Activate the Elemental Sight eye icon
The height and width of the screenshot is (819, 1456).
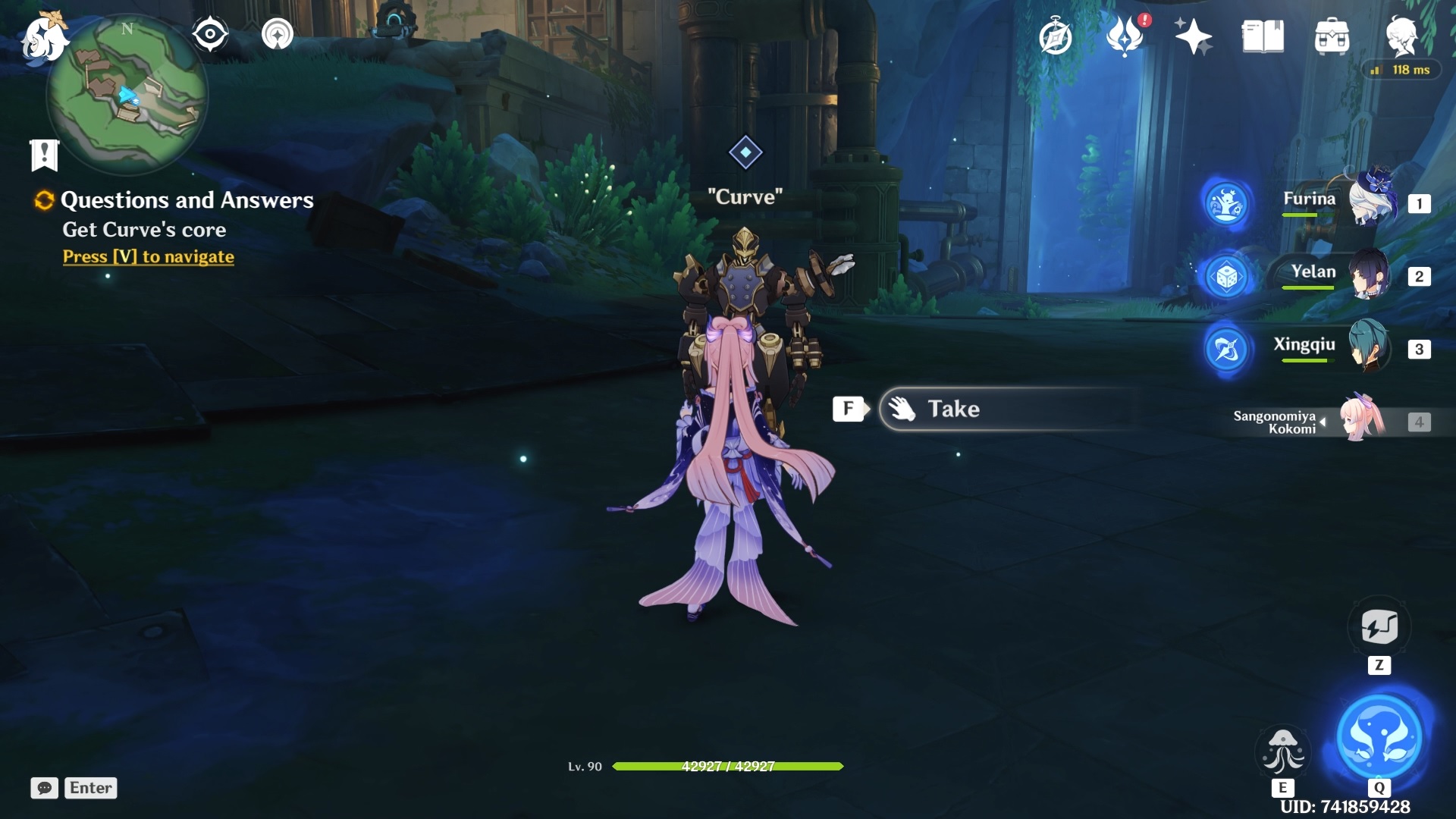point(209,33)
